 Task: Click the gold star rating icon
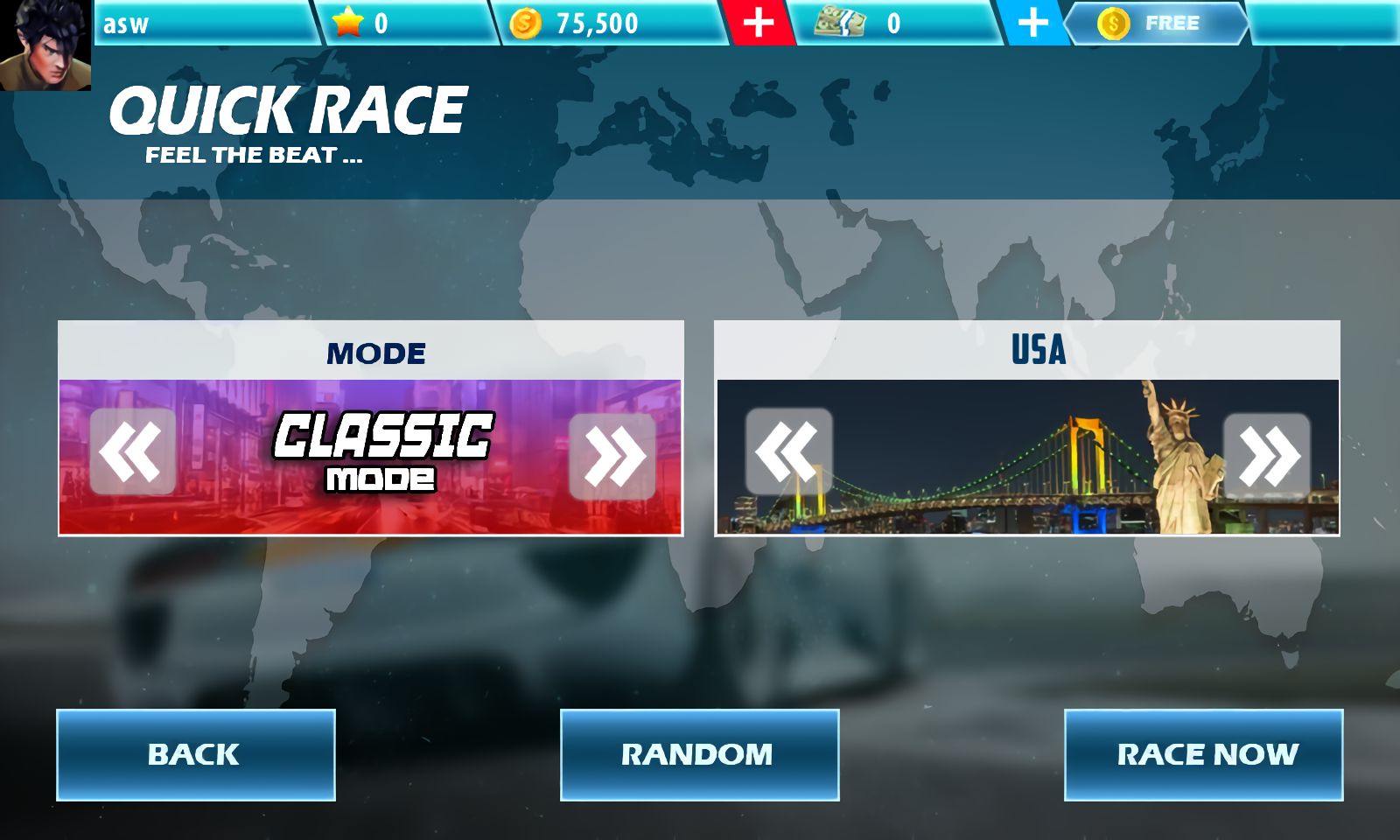pos(349,24)
